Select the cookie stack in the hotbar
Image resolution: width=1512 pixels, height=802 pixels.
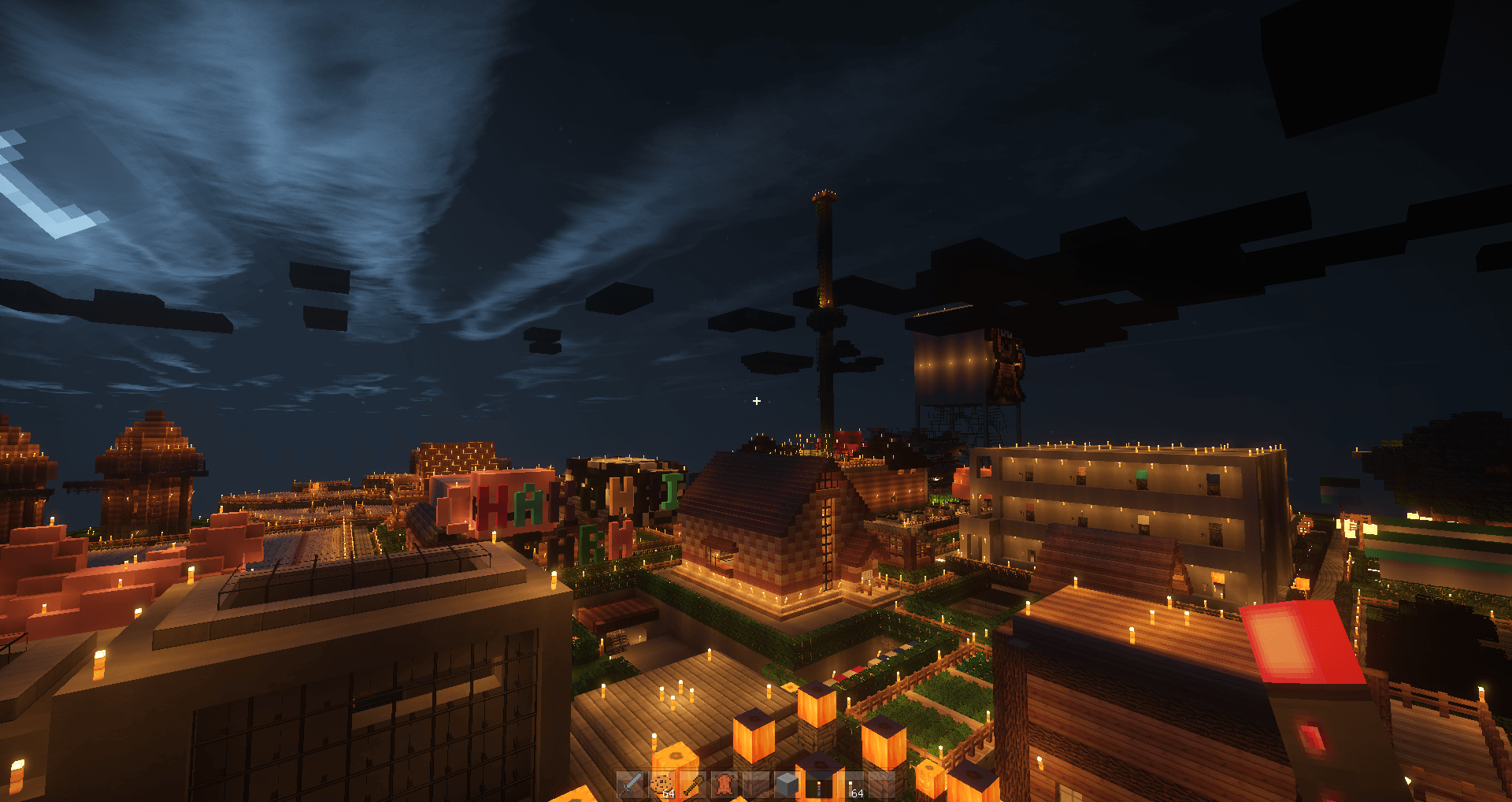[x=661, y=785]
